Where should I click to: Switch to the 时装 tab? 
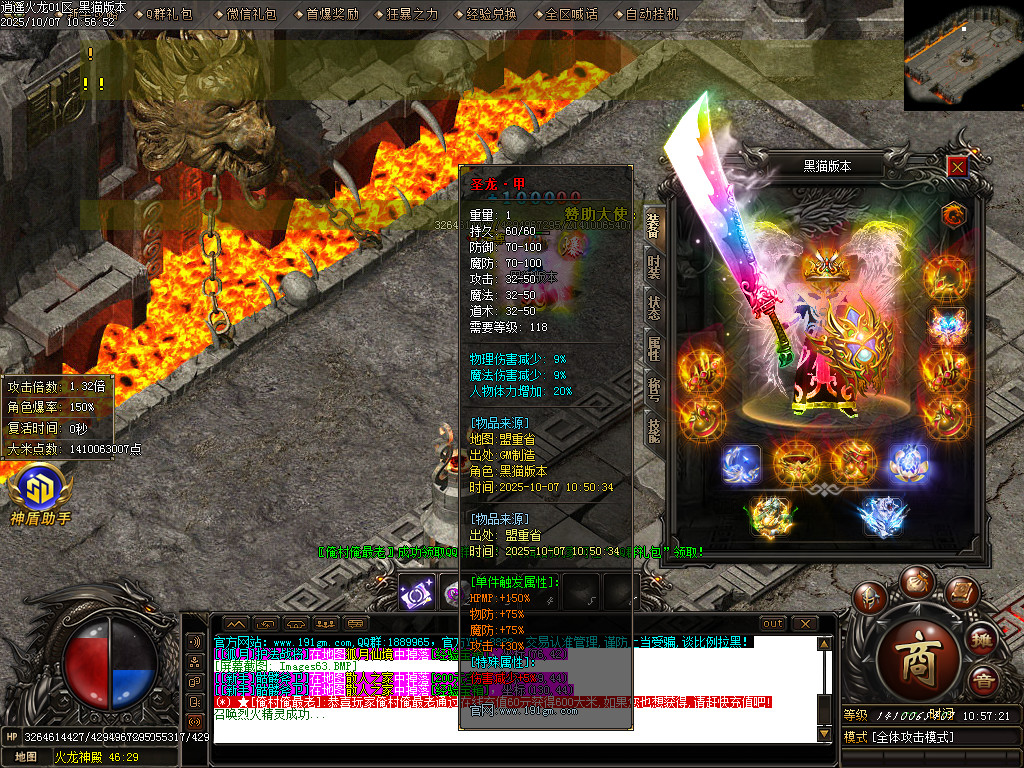tap(653, 267)
